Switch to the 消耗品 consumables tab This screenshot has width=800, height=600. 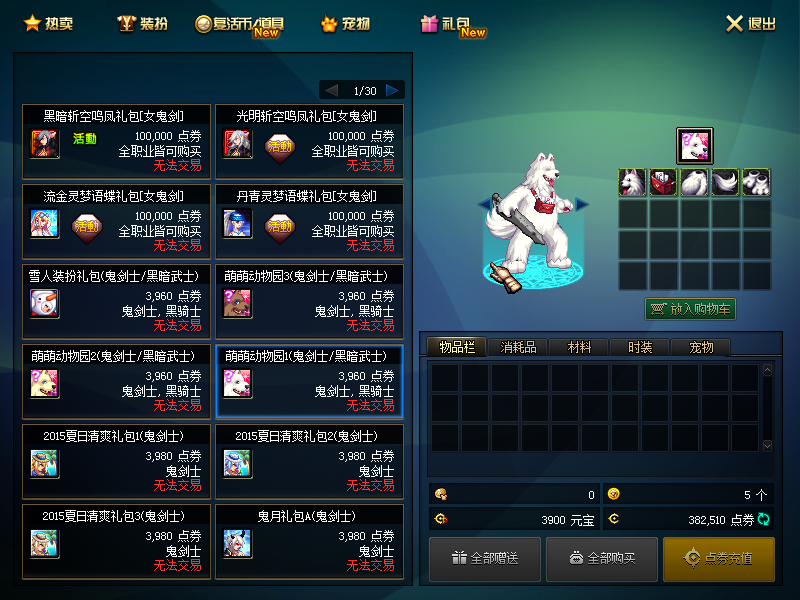tap(518, 347)
